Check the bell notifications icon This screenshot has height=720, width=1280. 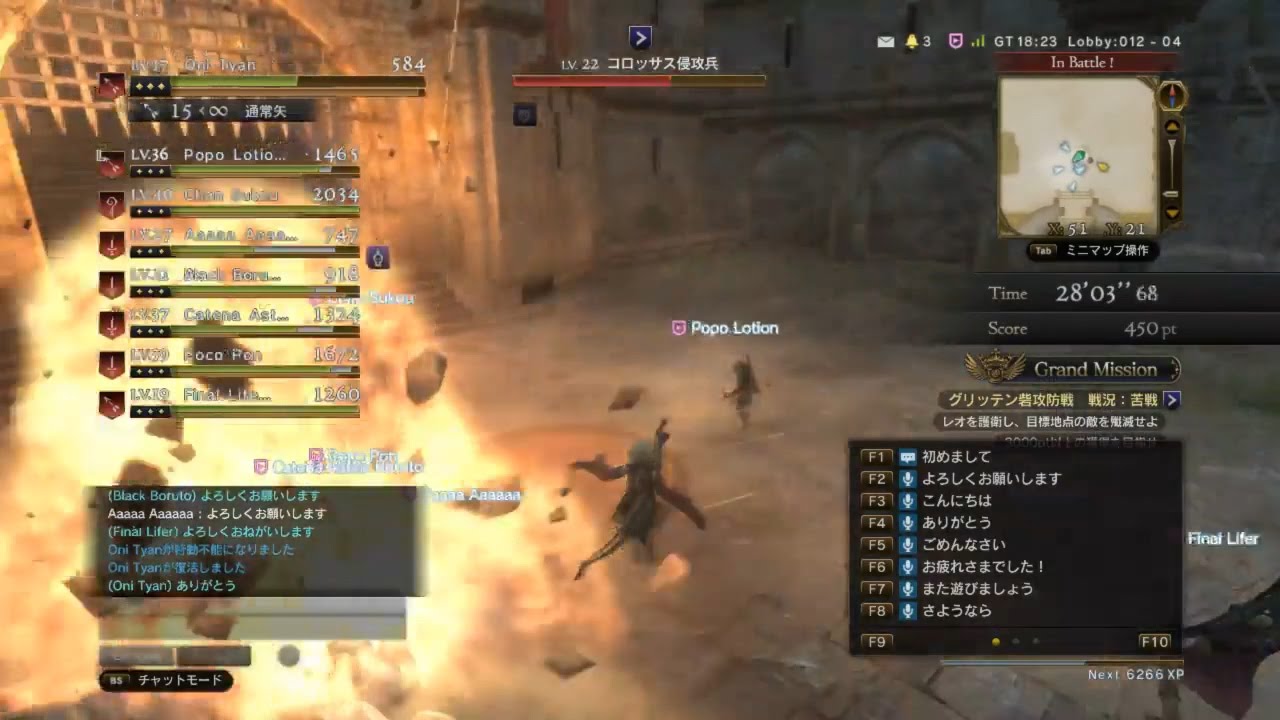click(911, 41)
